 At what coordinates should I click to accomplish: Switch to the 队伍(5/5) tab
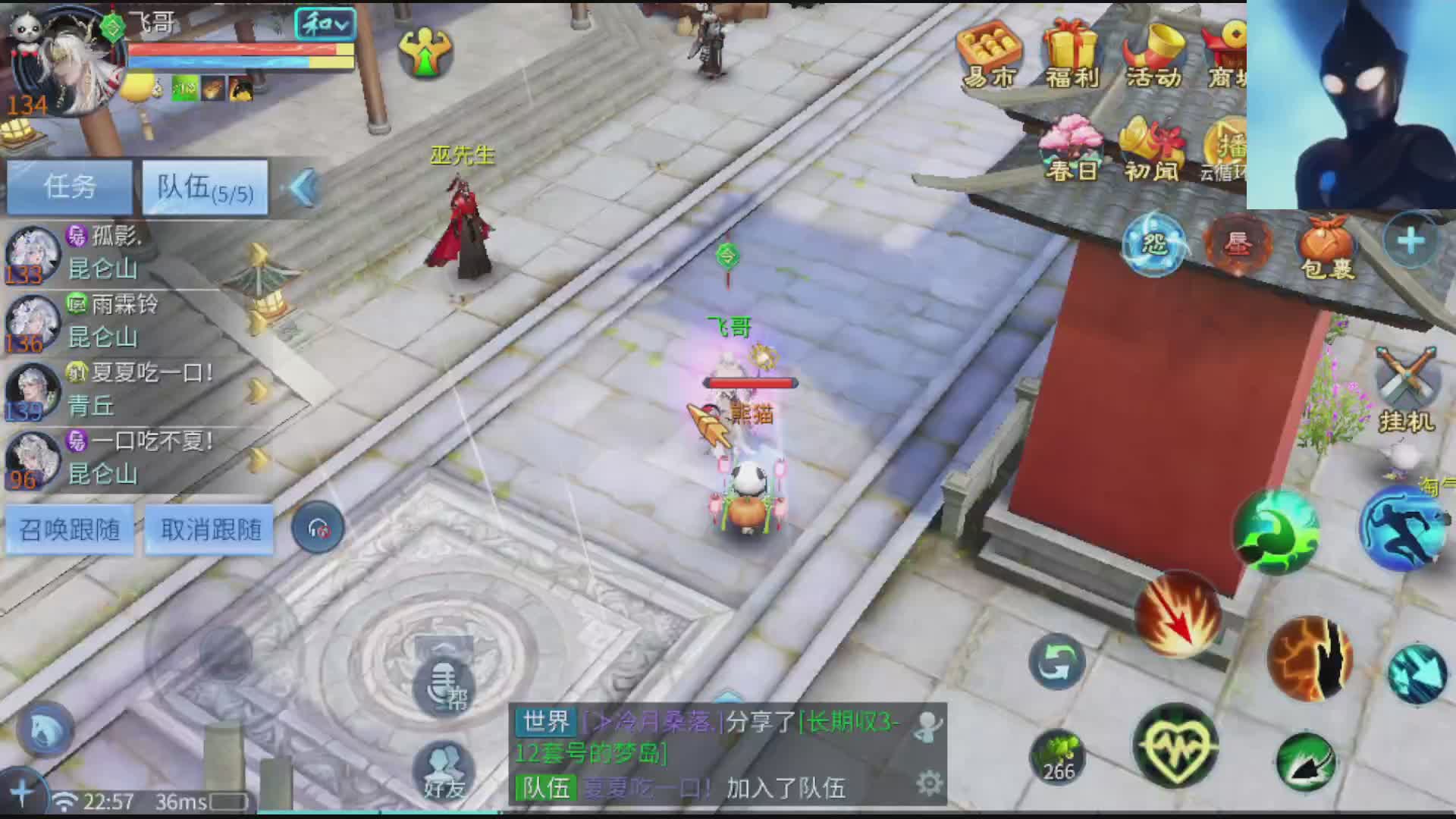coord(205,187)
